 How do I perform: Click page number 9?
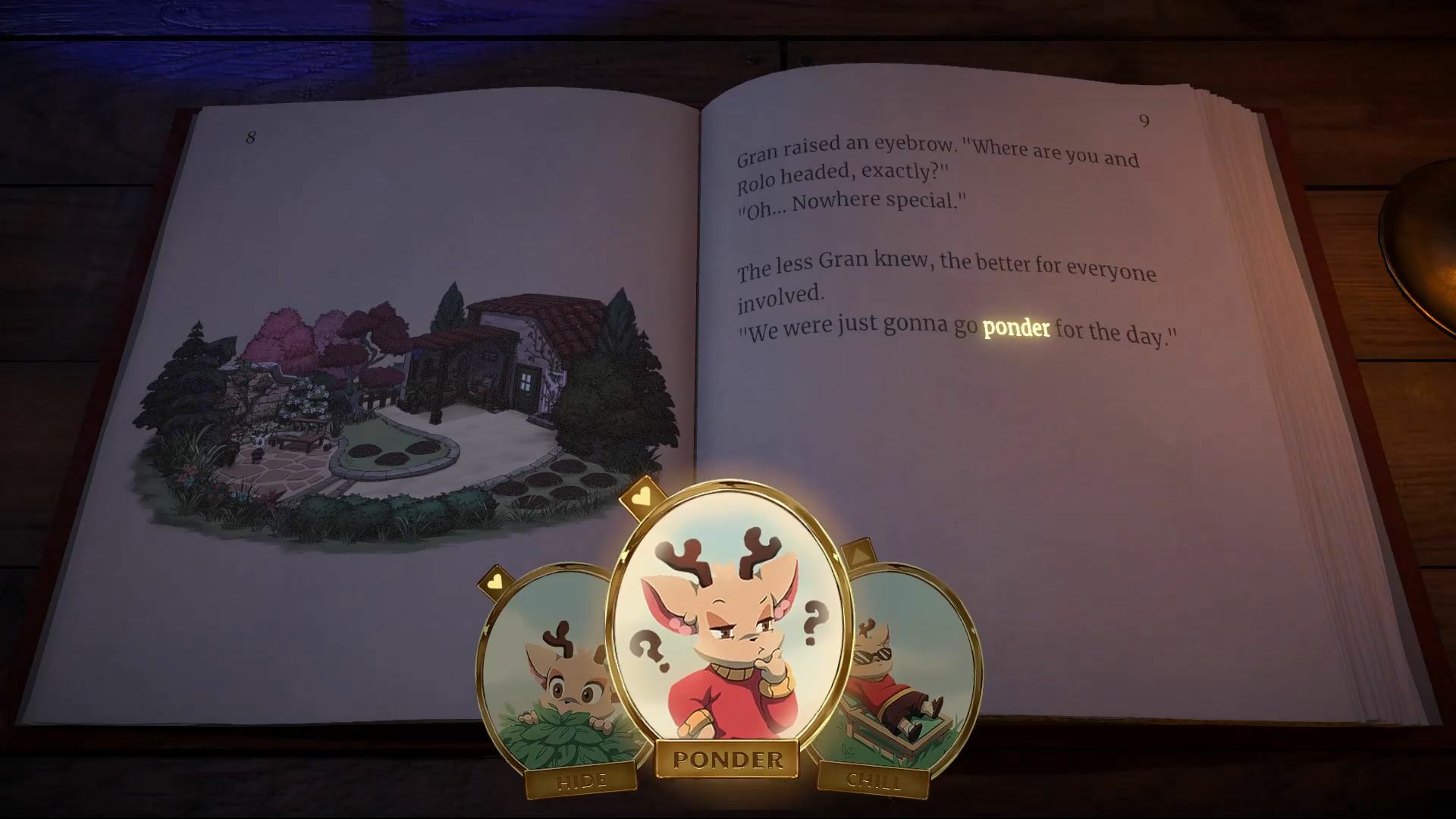[1144, 121]
